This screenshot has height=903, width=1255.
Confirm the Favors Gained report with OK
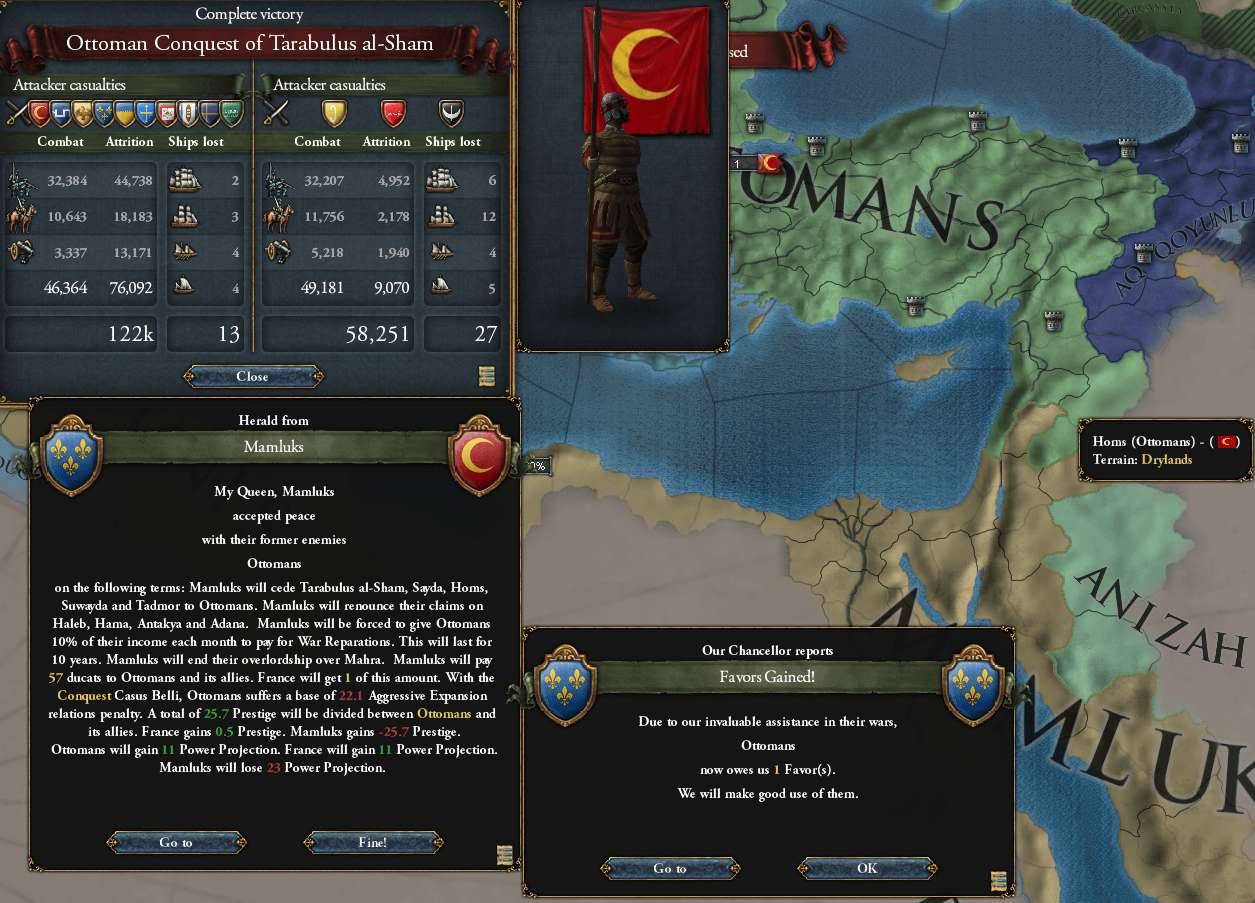(867, 868)
